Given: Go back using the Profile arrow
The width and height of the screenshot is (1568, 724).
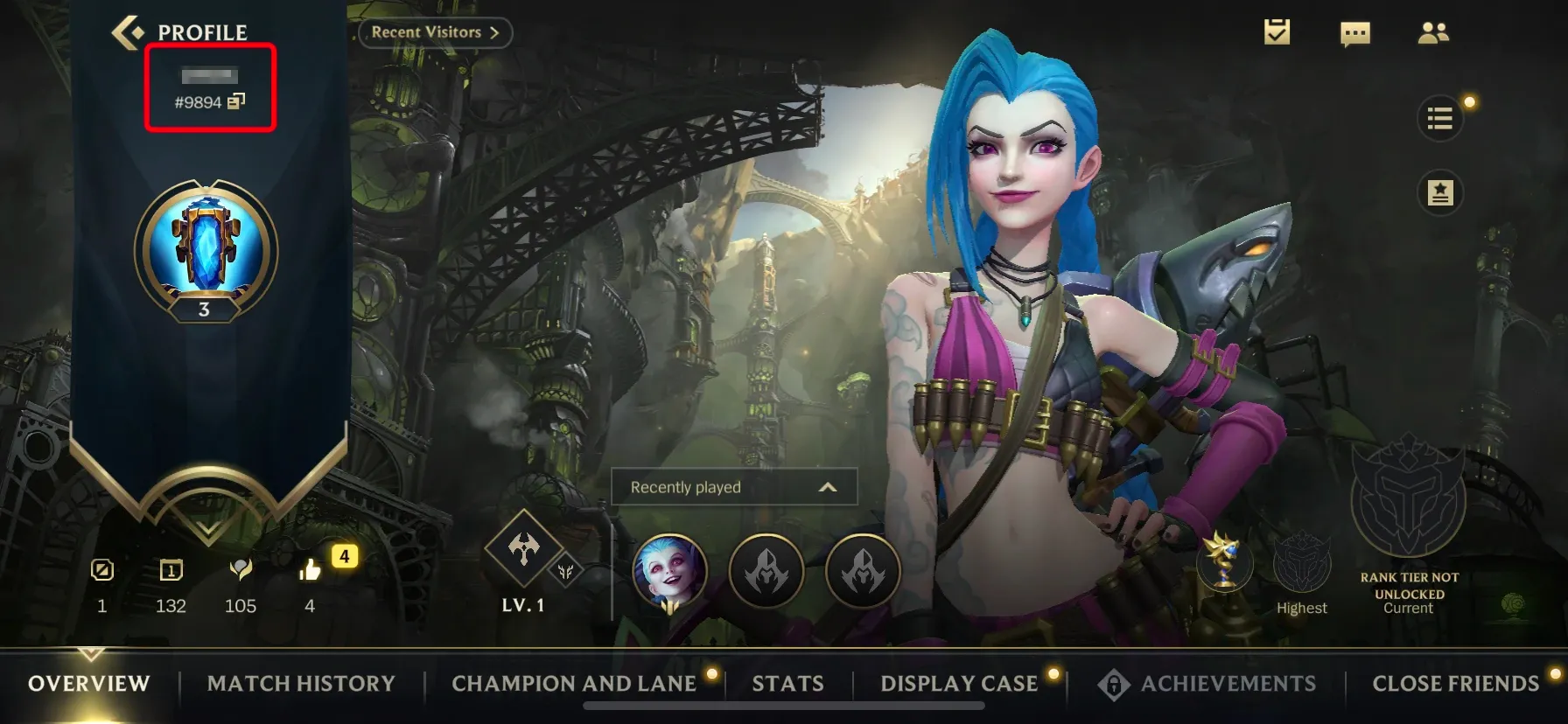Looking at the screenshot, I should (128, 32).
